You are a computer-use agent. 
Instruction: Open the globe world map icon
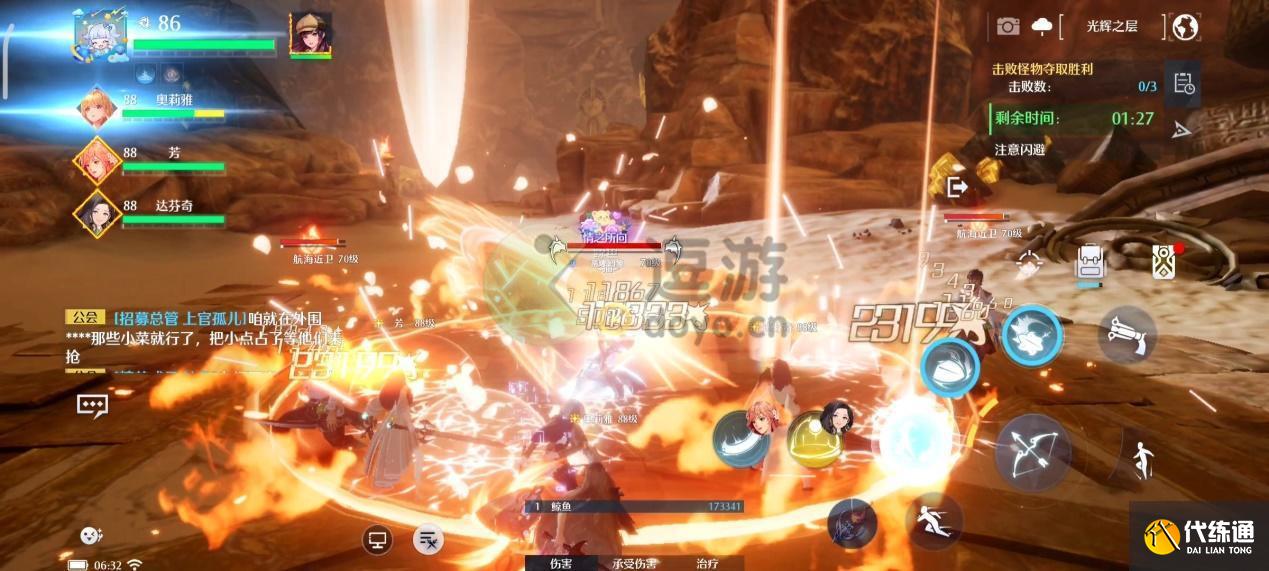pos(1185,27)
